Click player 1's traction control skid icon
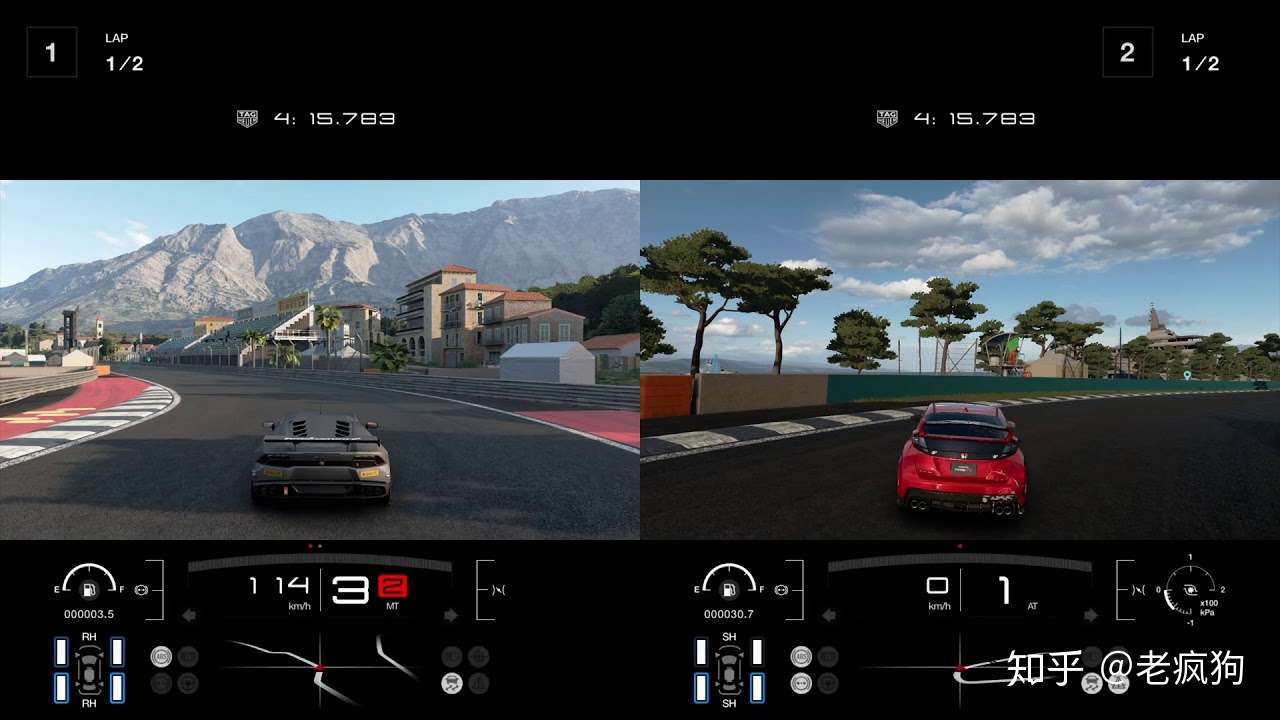Image resolution: width=1280 pixels, height=720 pixels. coord(452,684)
